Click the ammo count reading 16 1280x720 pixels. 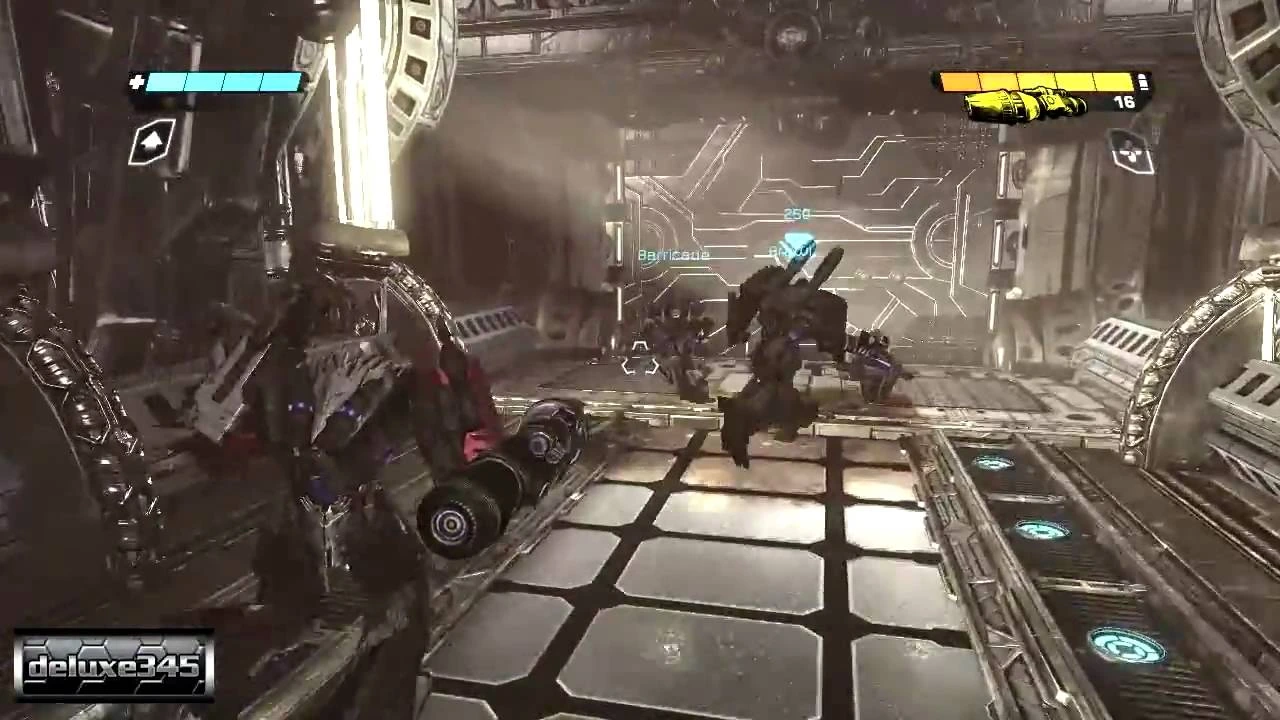(x=1122, y=100)
